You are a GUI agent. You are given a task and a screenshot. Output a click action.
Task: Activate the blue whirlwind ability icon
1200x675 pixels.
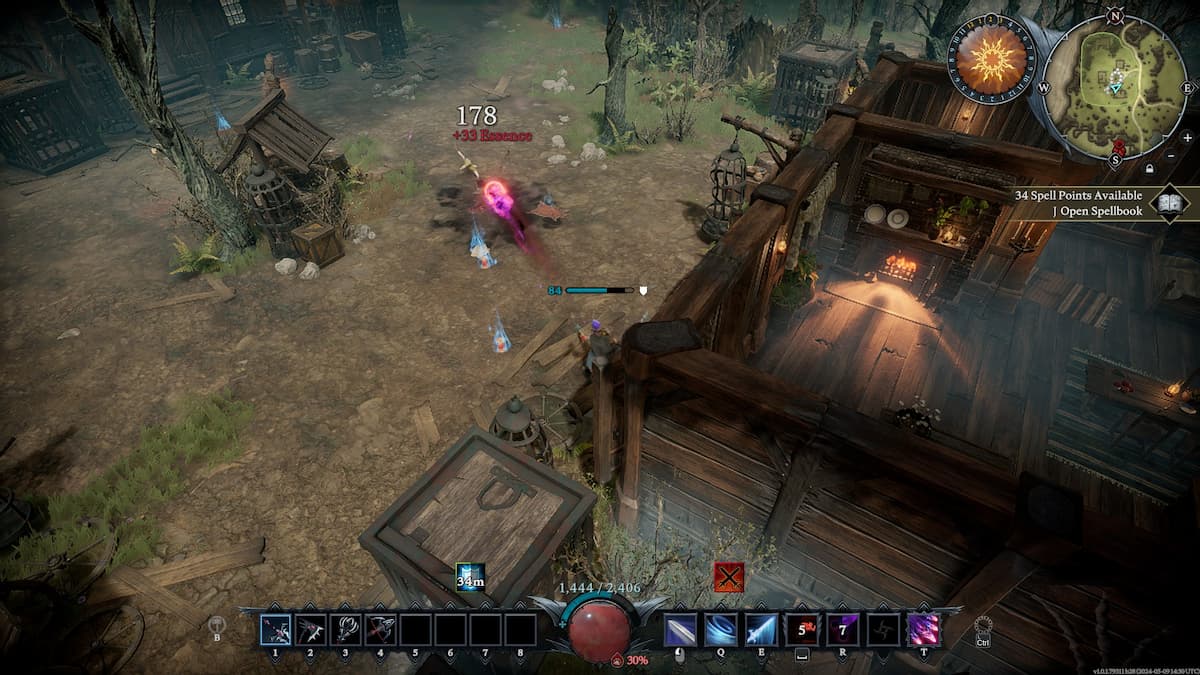(721, 630)
